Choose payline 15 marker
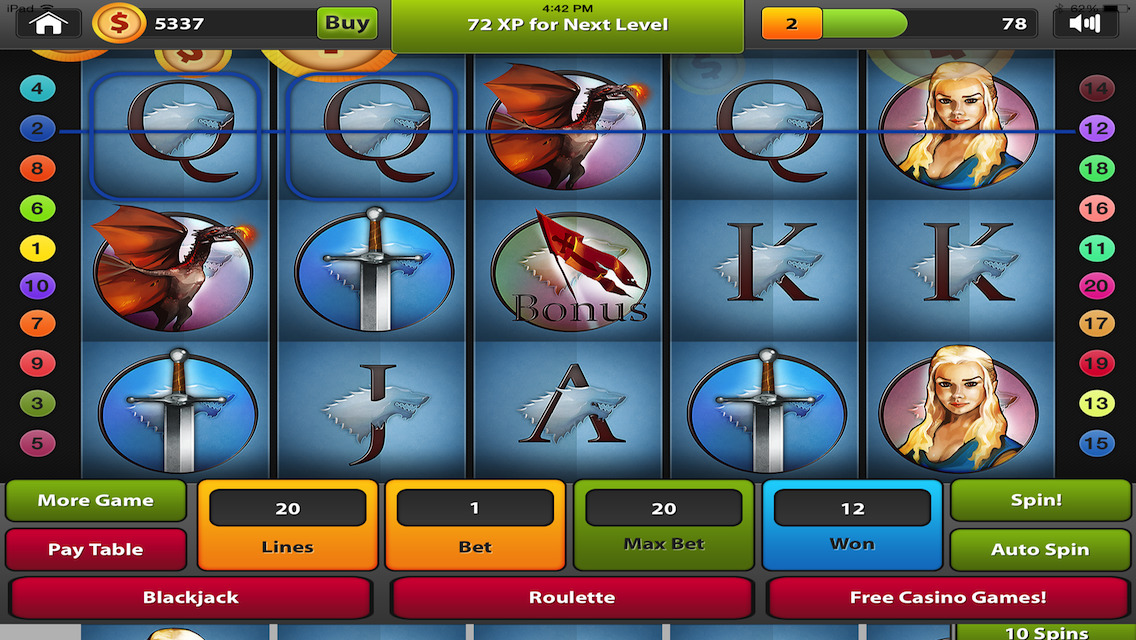Screen dimensions: 1136x640 (1096, 443)
